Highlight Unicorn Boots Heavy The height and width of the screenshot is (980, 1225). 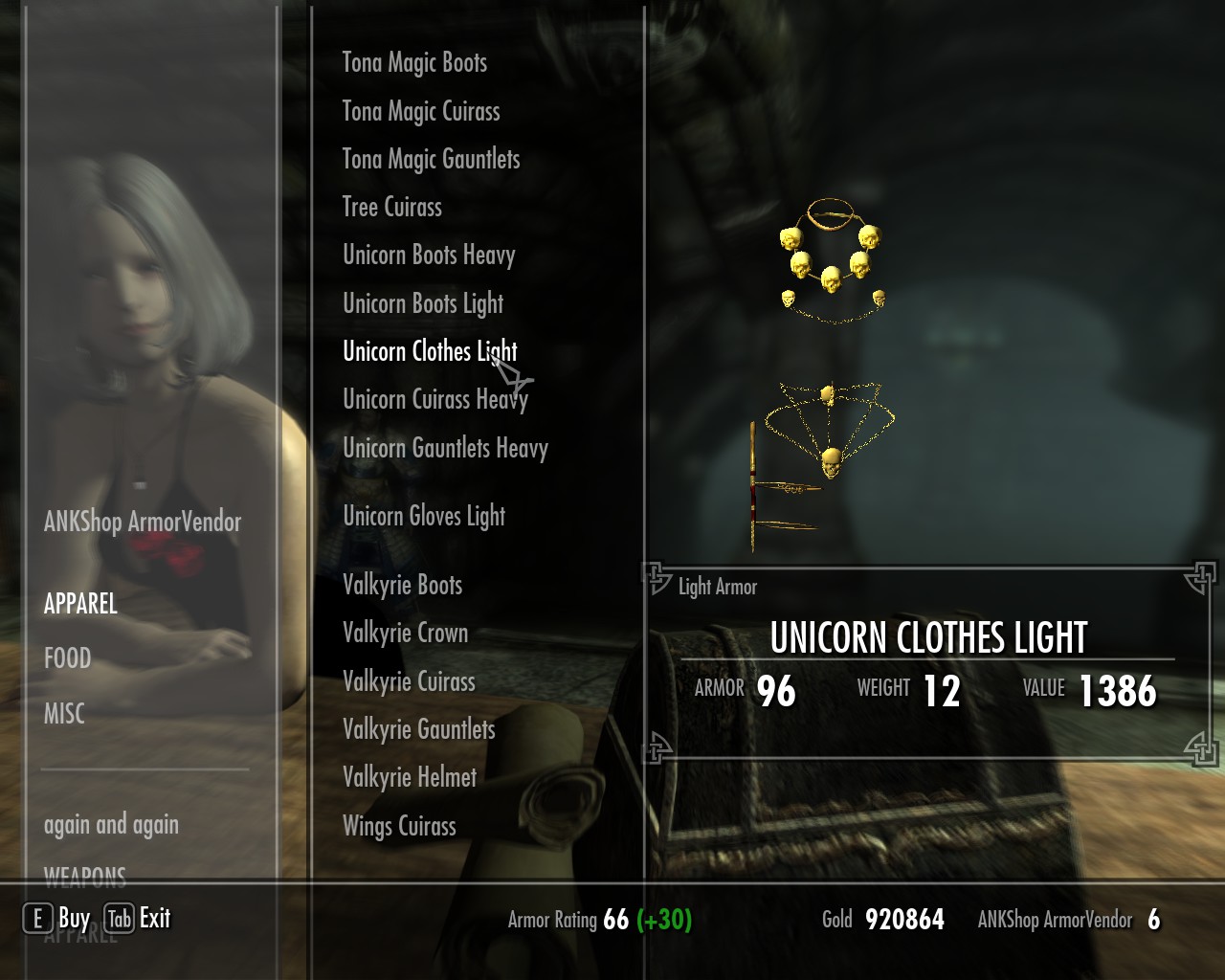(x=429, y=256)
